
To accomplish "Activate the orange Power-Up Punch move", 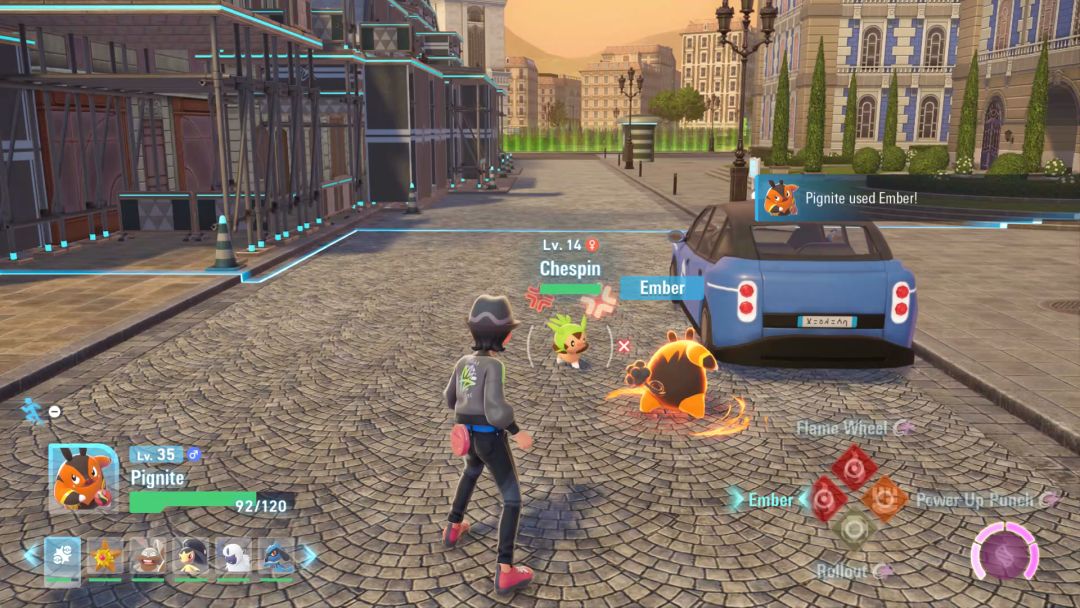I will [883, 498].
